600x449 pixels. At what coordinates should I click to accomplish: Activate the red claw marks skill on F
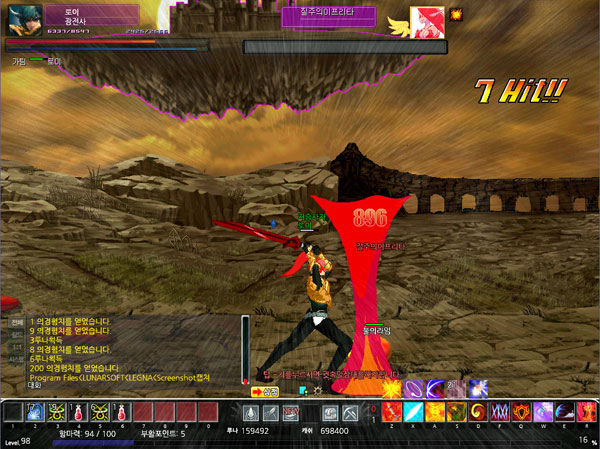[499, 412]
